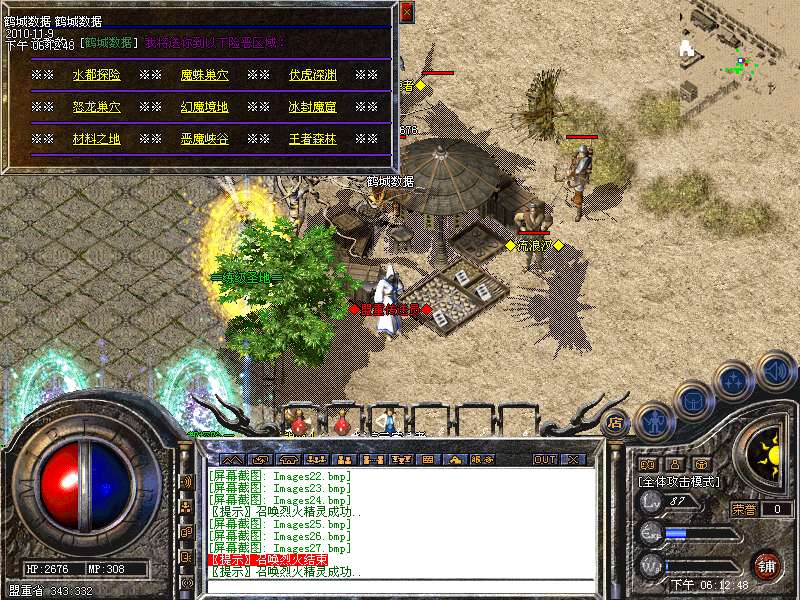The width and height of the screenshot is (800, 600).
Task: Travel to 冰封魔窟
Action: [x=312, y=107]
